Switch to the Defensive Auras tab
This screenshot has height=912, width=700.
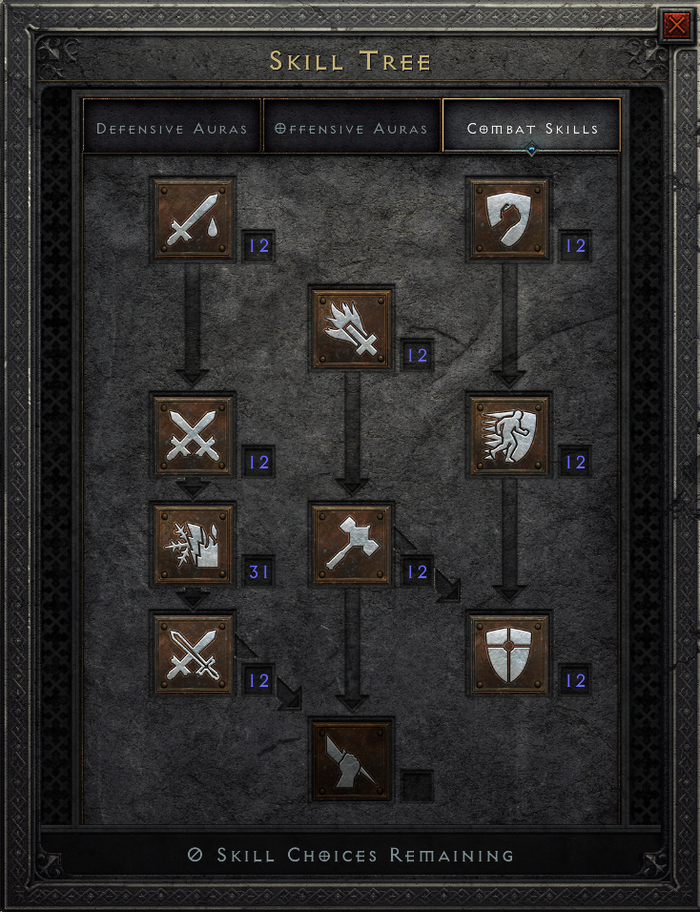coord(172,128)
